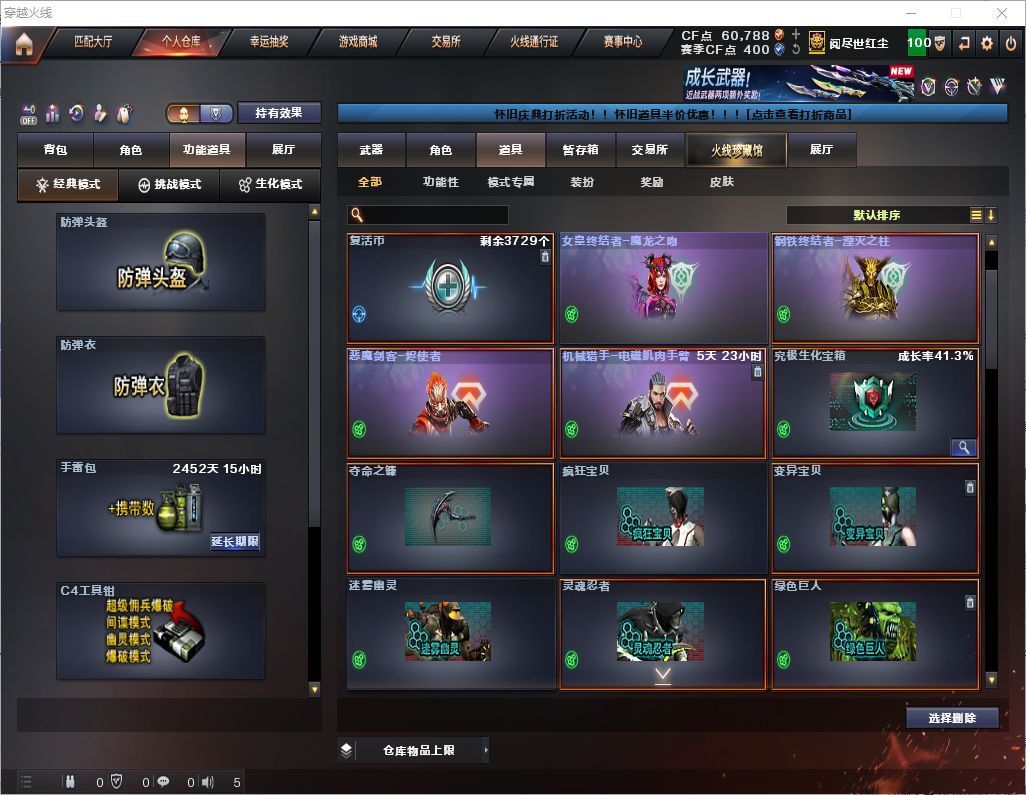Viewport: 1026px width, 795px height.
Task: Open the gear settings icon
Action: tap(987, 44)
